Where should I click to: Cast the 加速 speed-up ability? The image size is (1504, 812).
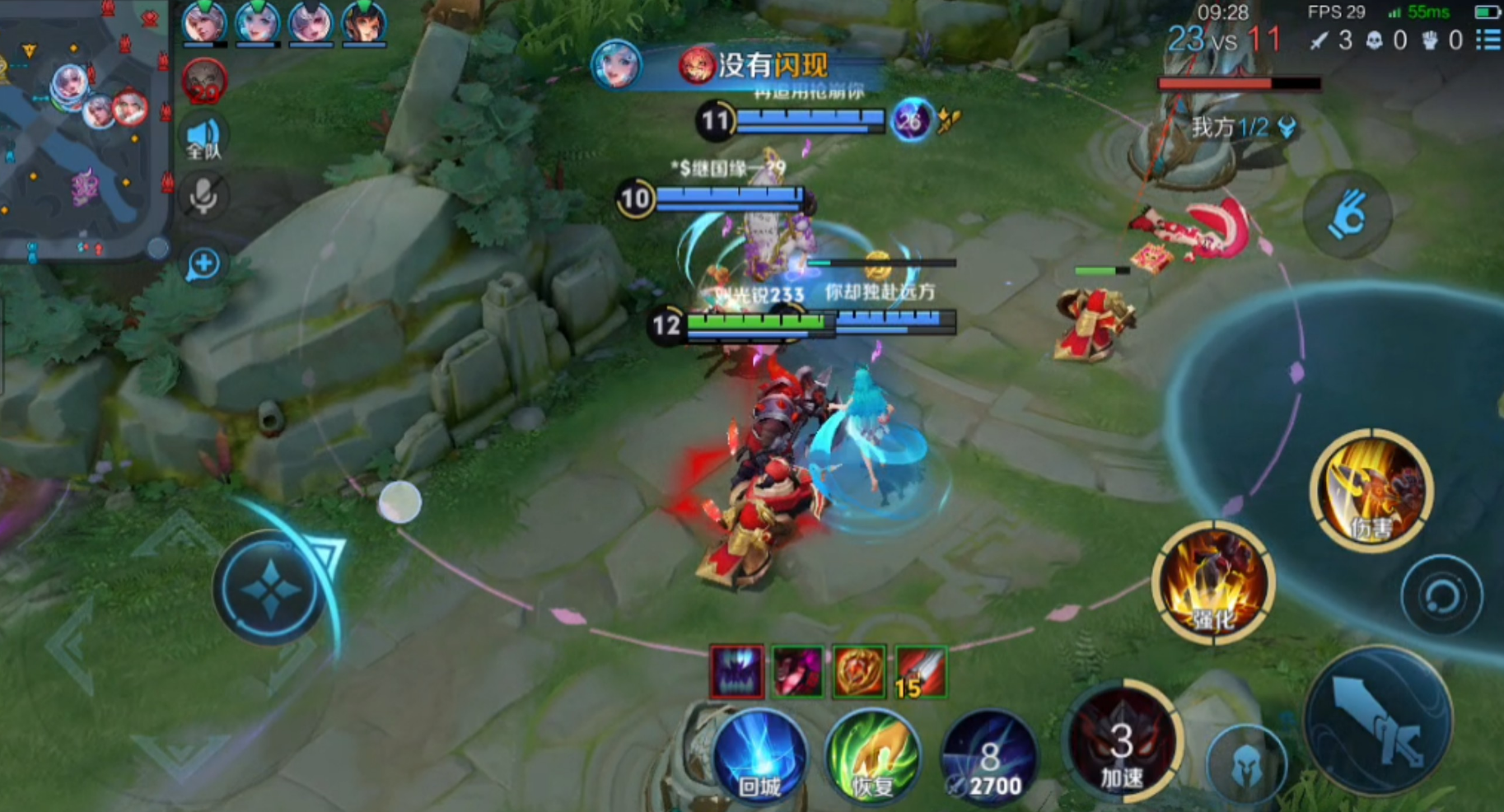point(1122,742)
